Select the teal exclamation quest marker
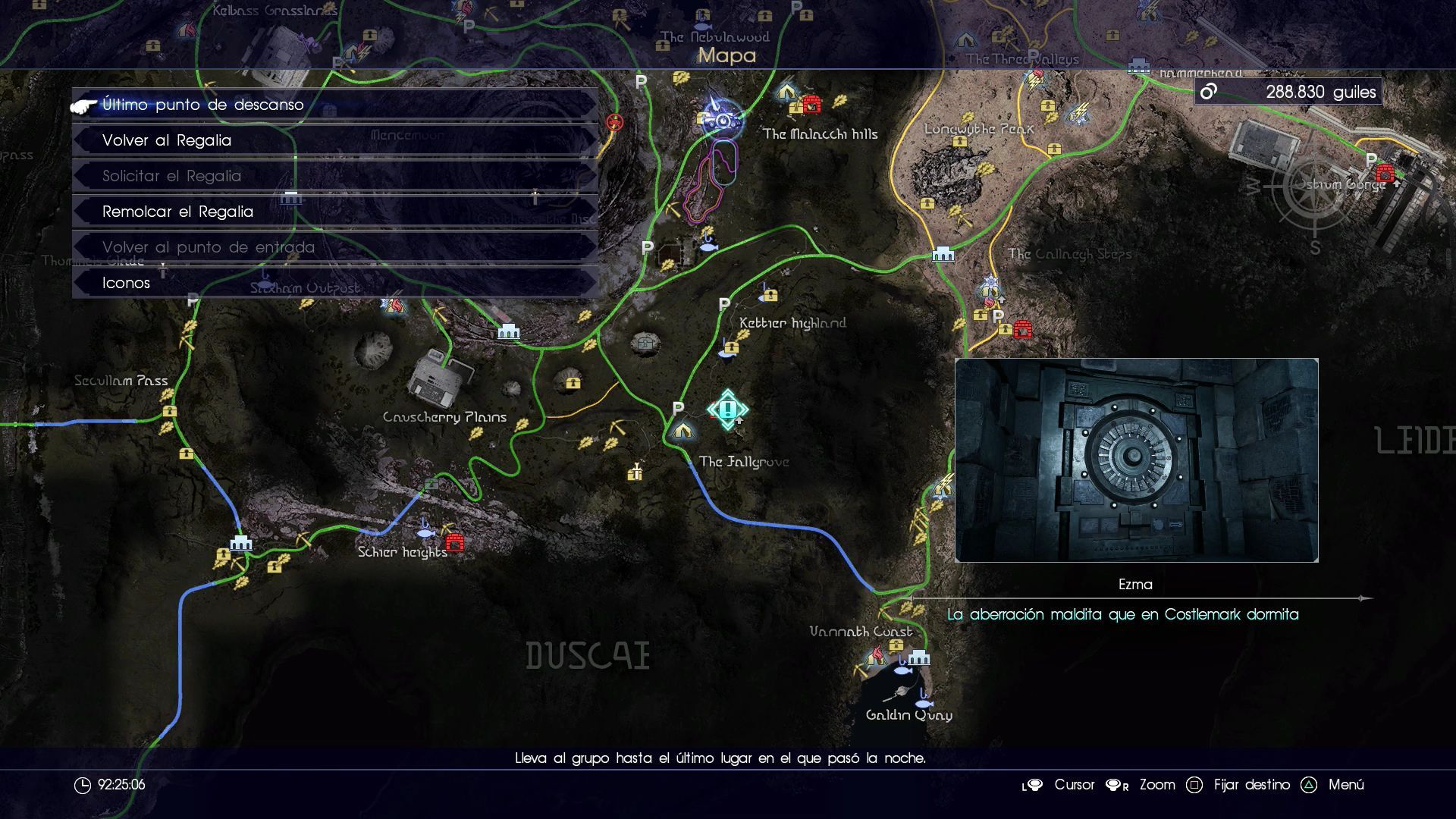 pos(728,409)
